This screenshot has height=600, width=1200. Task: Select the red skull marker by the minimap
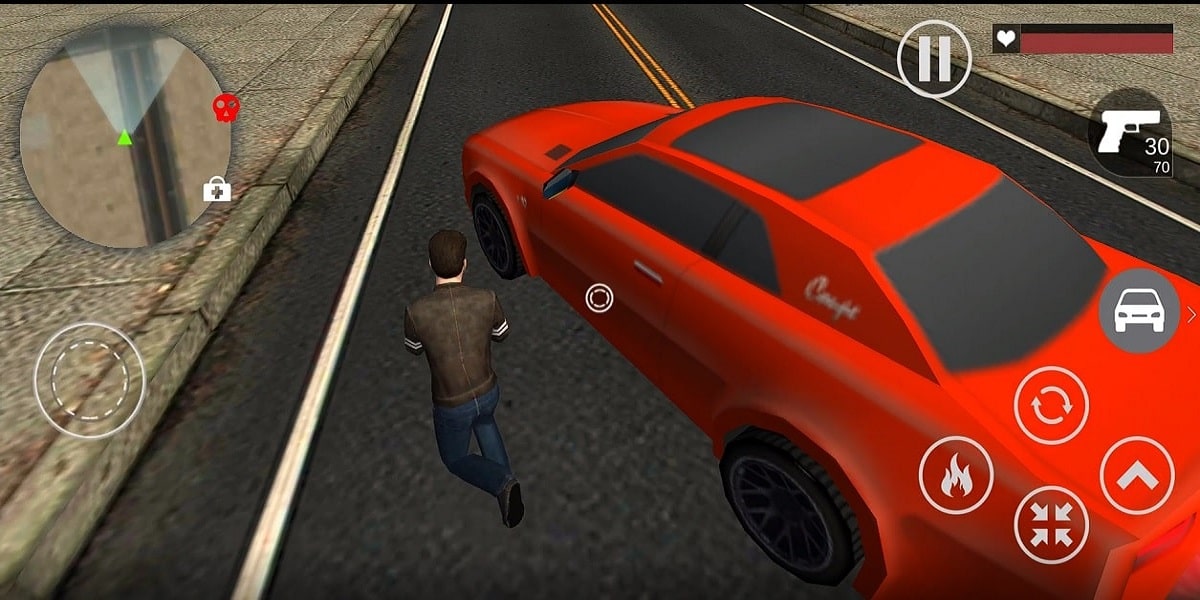point(227,108)
